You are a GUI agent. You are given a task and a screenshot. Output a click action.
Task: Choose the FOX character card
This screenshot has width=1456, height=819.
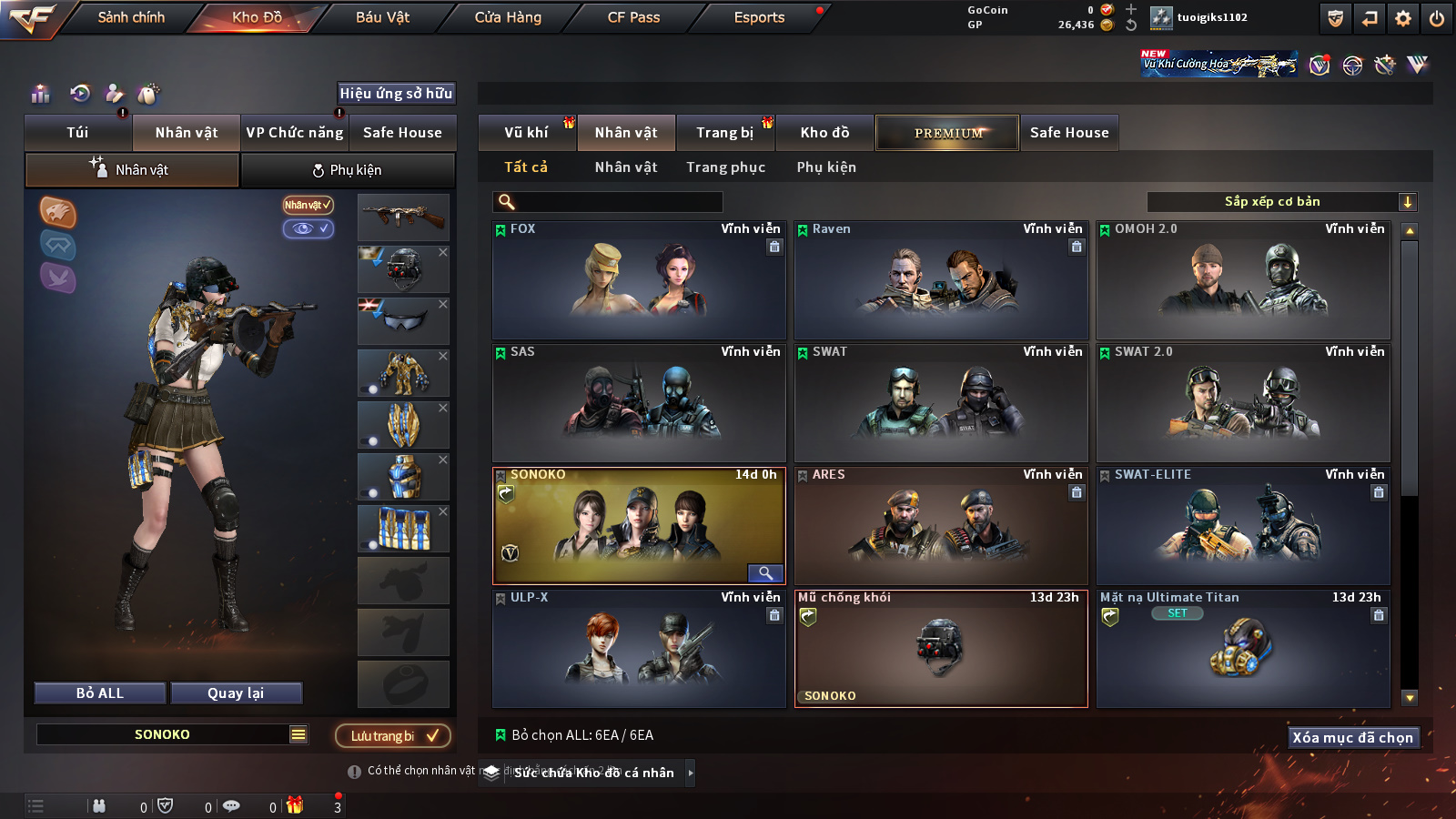(638, 280)
